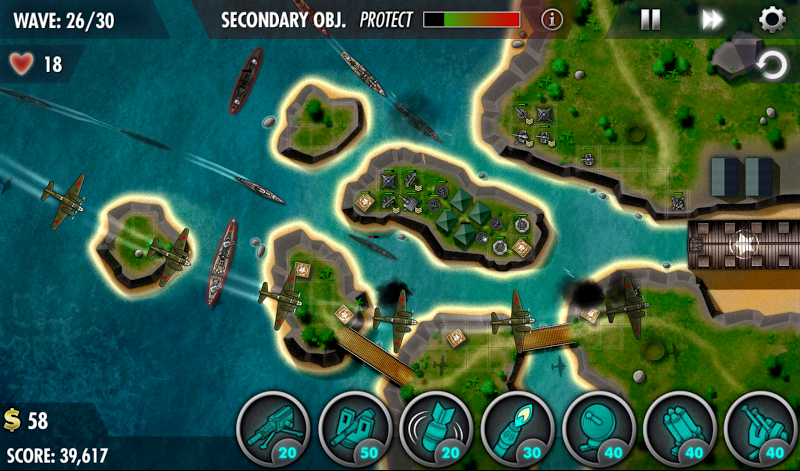Toggle fast-forward speed
800x471 pixels.
(712, 19)
